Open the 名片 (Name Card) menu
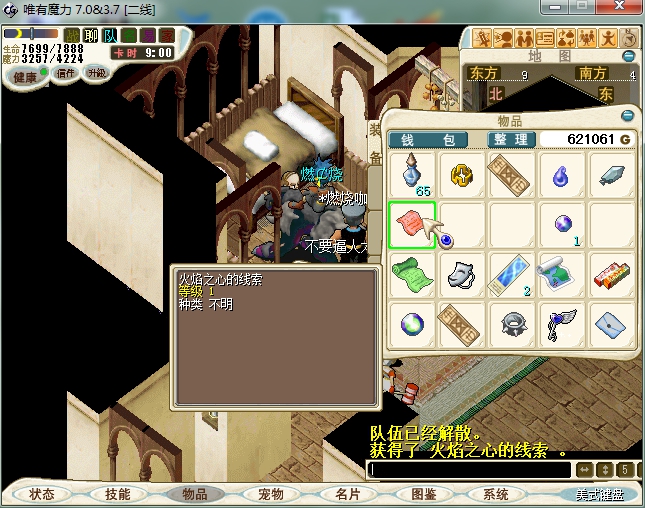The height and width of the screenshot is (508, 645). pos(347,494)
